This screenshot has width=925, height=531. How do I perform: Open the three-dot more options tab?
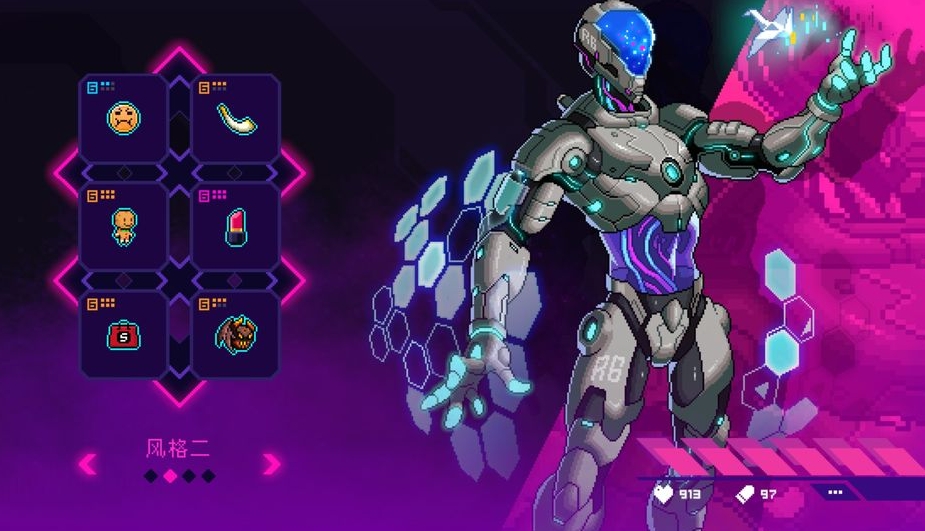835,492
